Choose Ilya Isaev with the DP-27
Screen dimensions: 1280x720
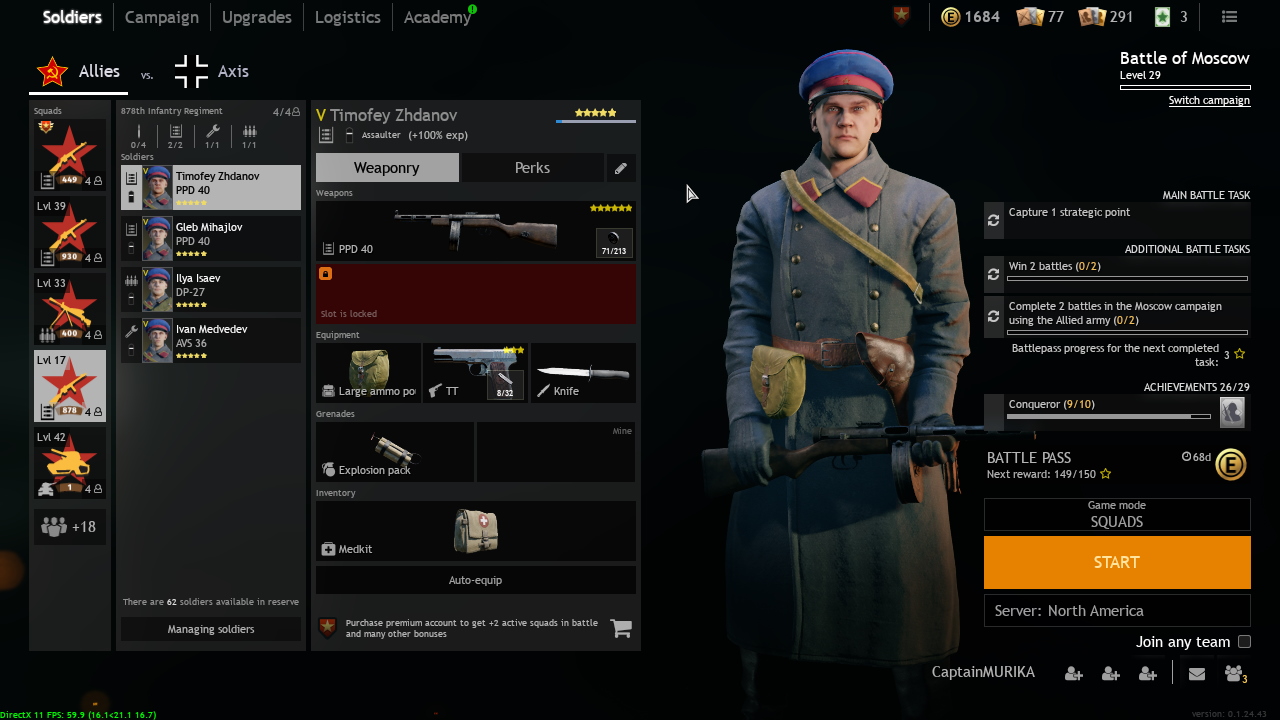pos(211,289)
